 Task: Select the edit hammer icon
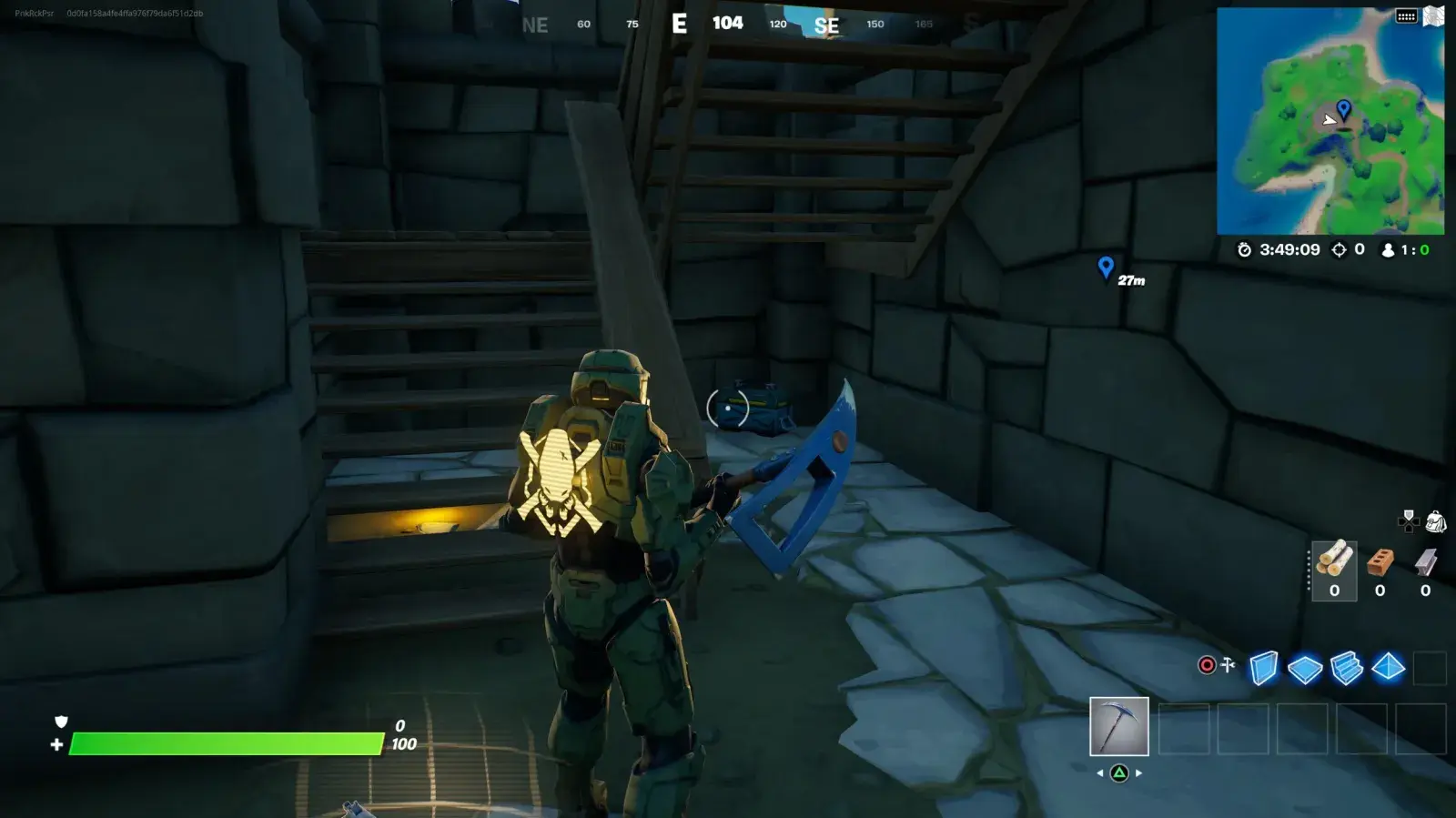point(1228,664)
